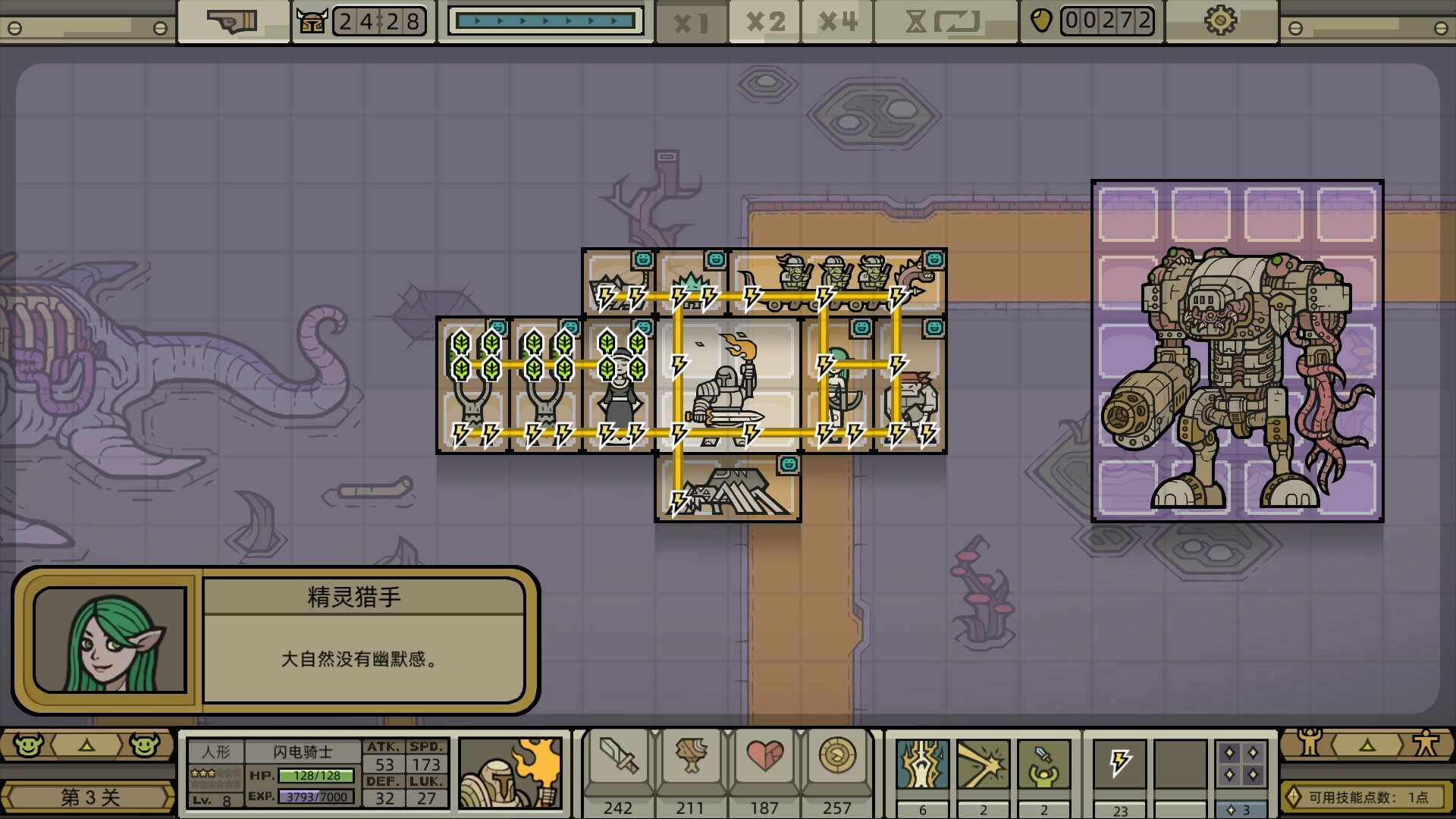Switch back to x1 game speed

691,22
